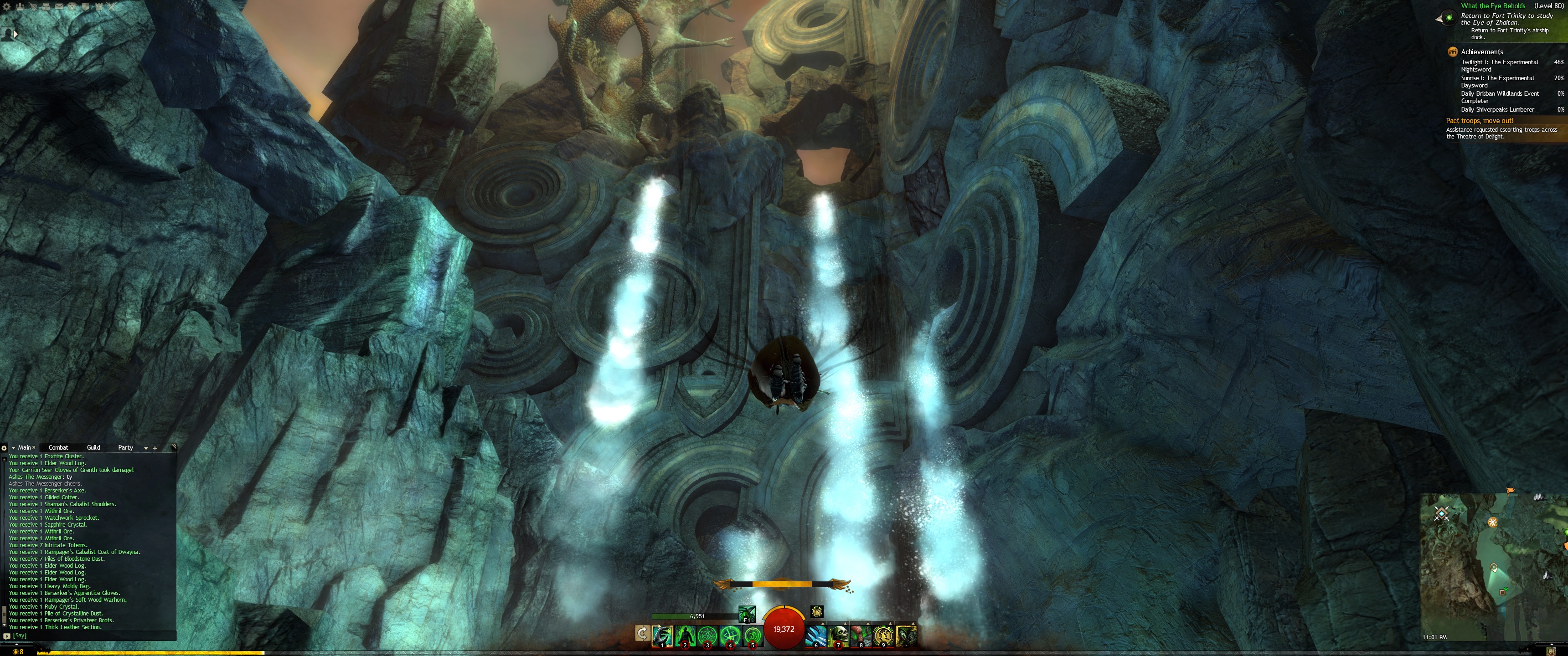
Task: Activate the hooded figure elite skill
Action: point(906,635)
